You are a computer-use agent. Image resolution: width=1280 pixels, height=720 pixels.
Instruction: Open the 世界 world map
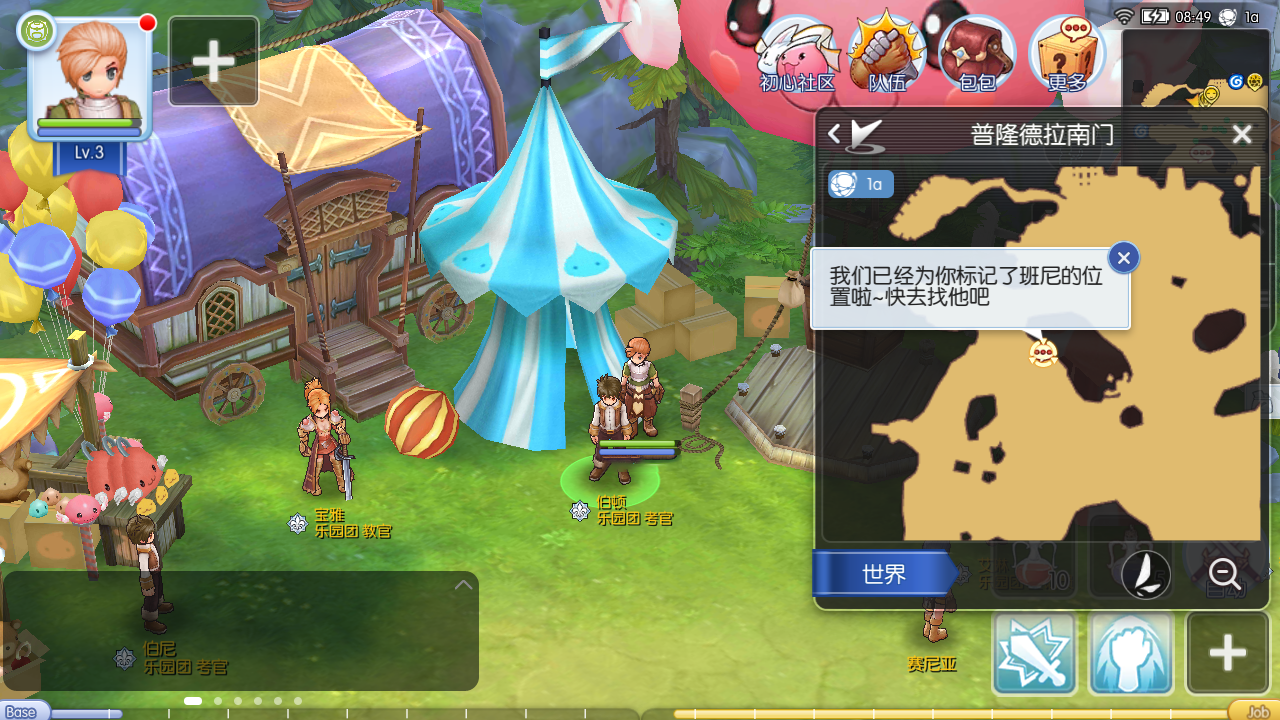882,574
